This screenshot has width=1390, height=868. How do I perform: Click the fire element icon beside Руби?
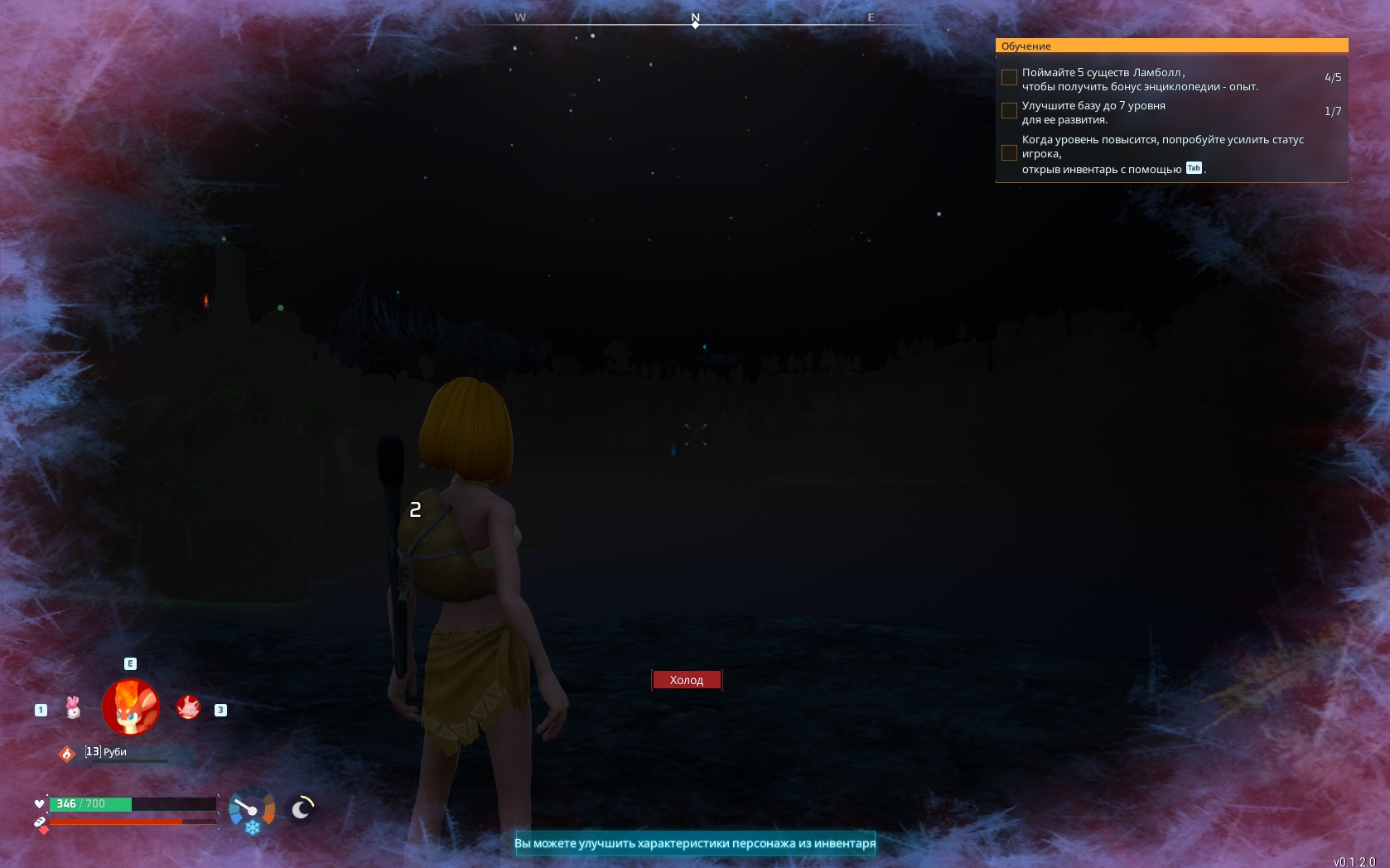click(67, 754)
